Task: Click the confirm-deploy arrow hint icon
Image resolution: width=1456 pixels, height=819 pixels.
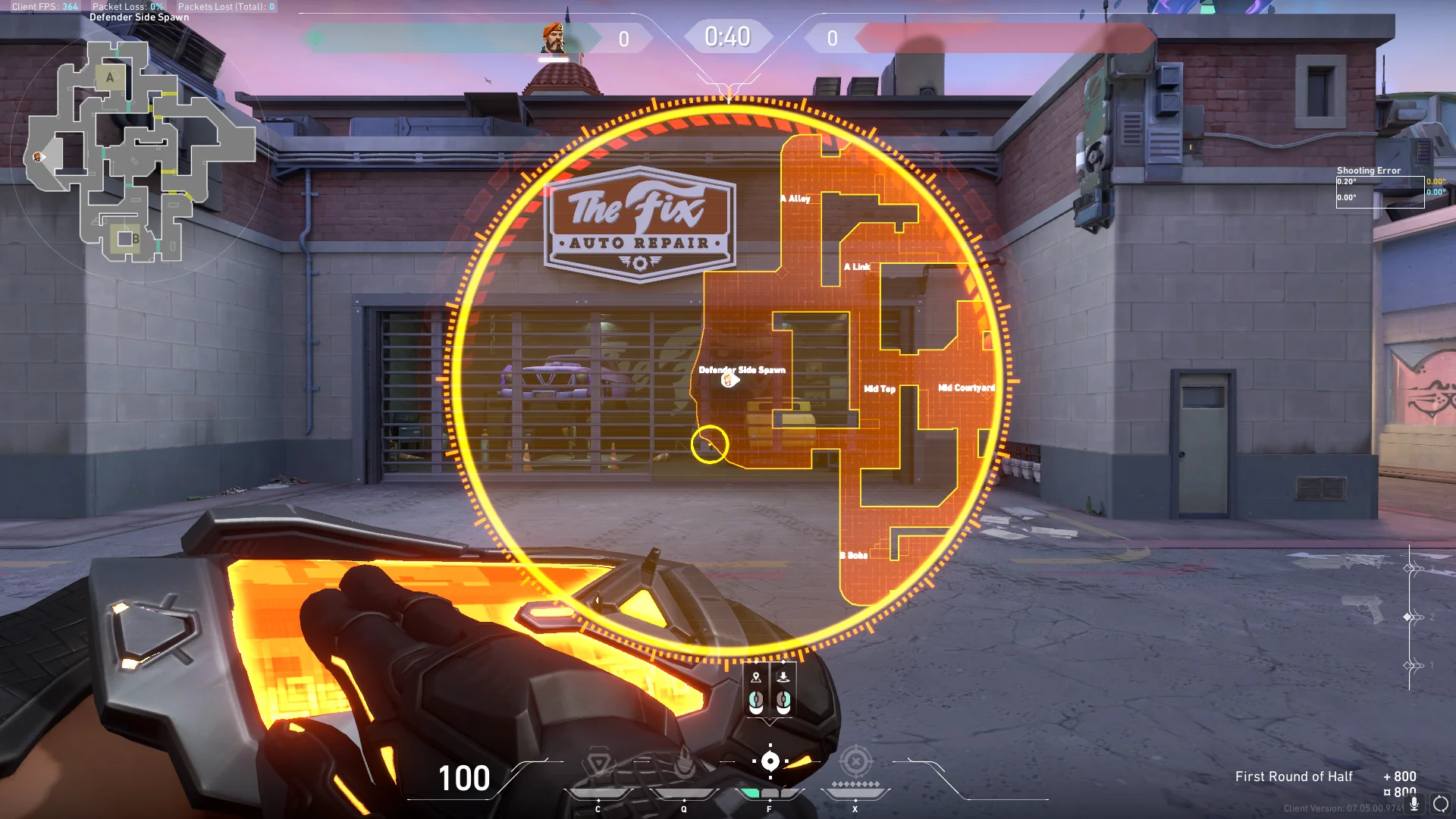Action: [x=783, y=677]
